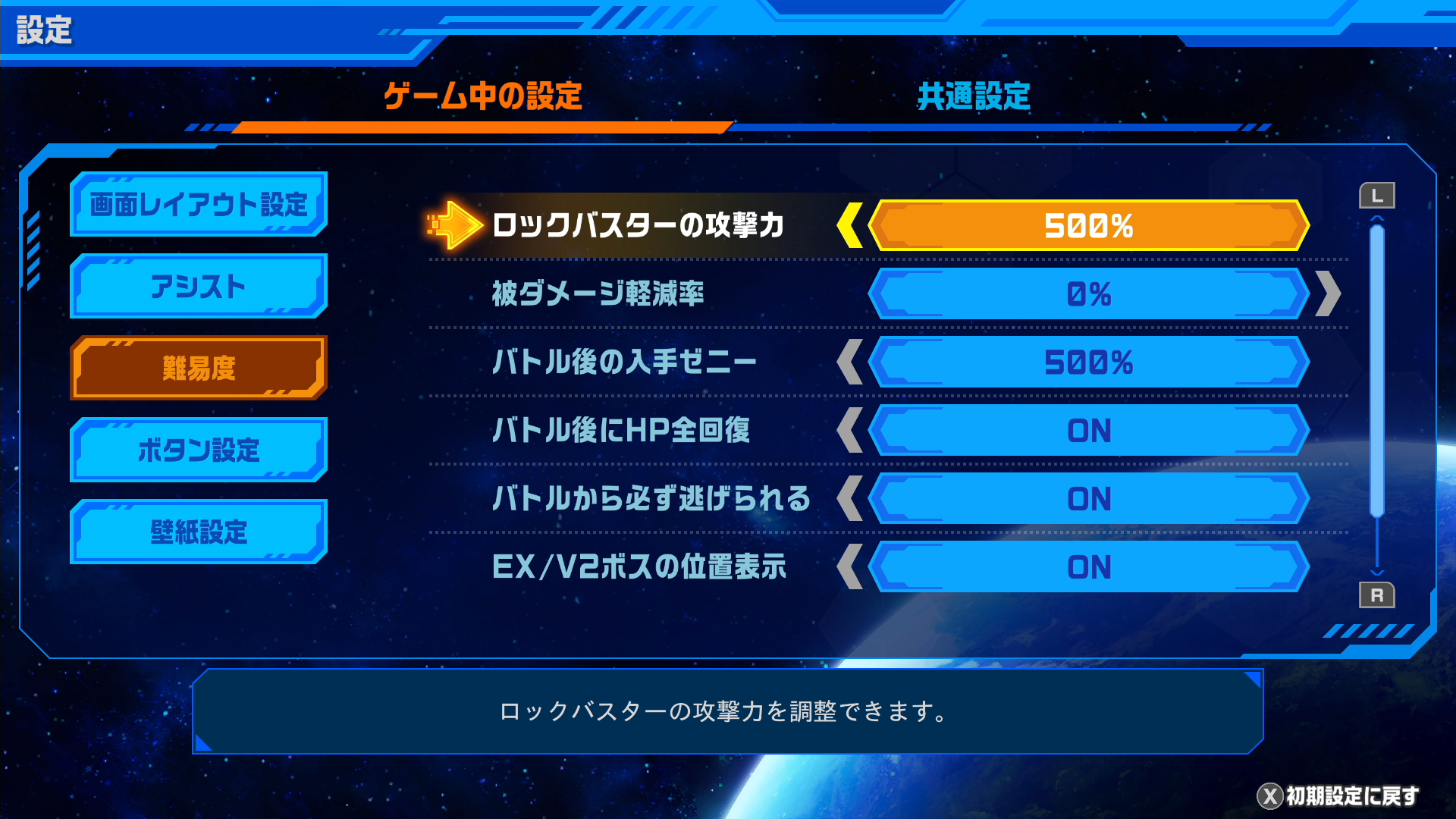Open the アシスト settings panel

(x=199, y=287)
